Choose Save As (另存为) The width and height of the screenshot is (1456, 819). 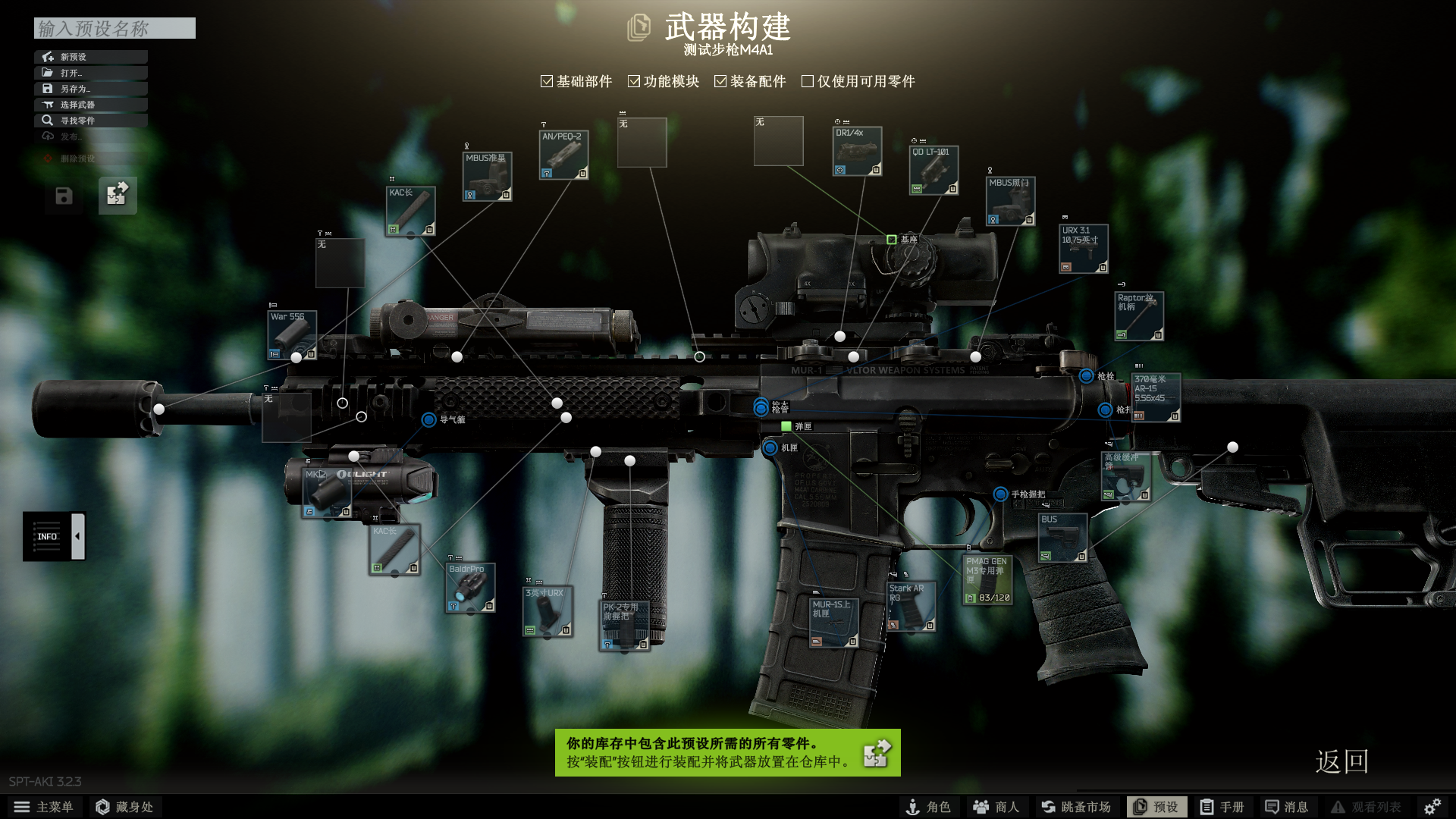(x=90, y=89)
